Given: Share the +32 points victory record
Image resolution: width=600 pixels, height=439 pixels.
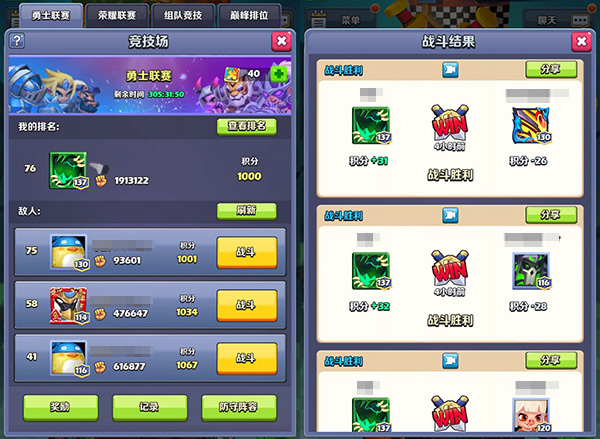Looking at the screenshot, I should pos(550,215).
